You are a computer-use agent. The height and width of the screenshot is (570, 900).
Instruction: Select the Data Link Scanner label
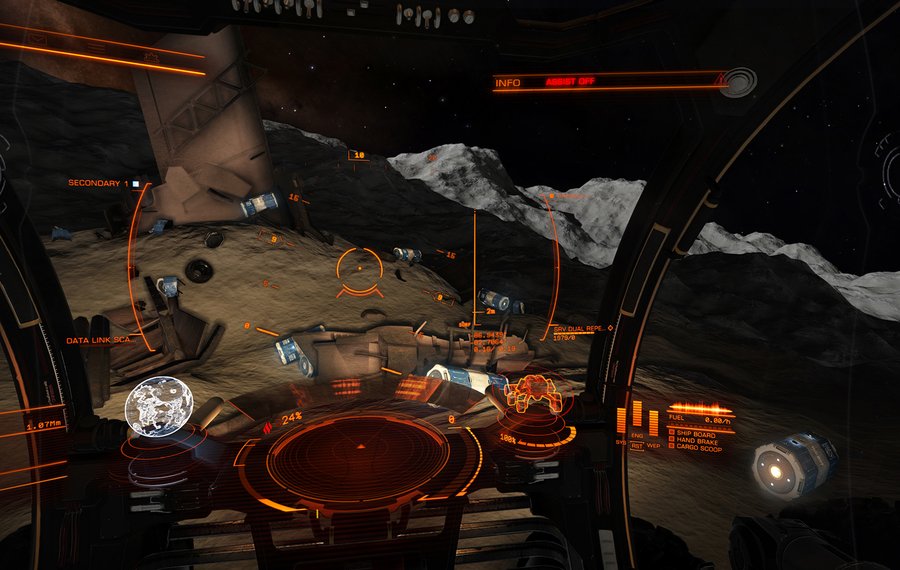pos(100,341)
